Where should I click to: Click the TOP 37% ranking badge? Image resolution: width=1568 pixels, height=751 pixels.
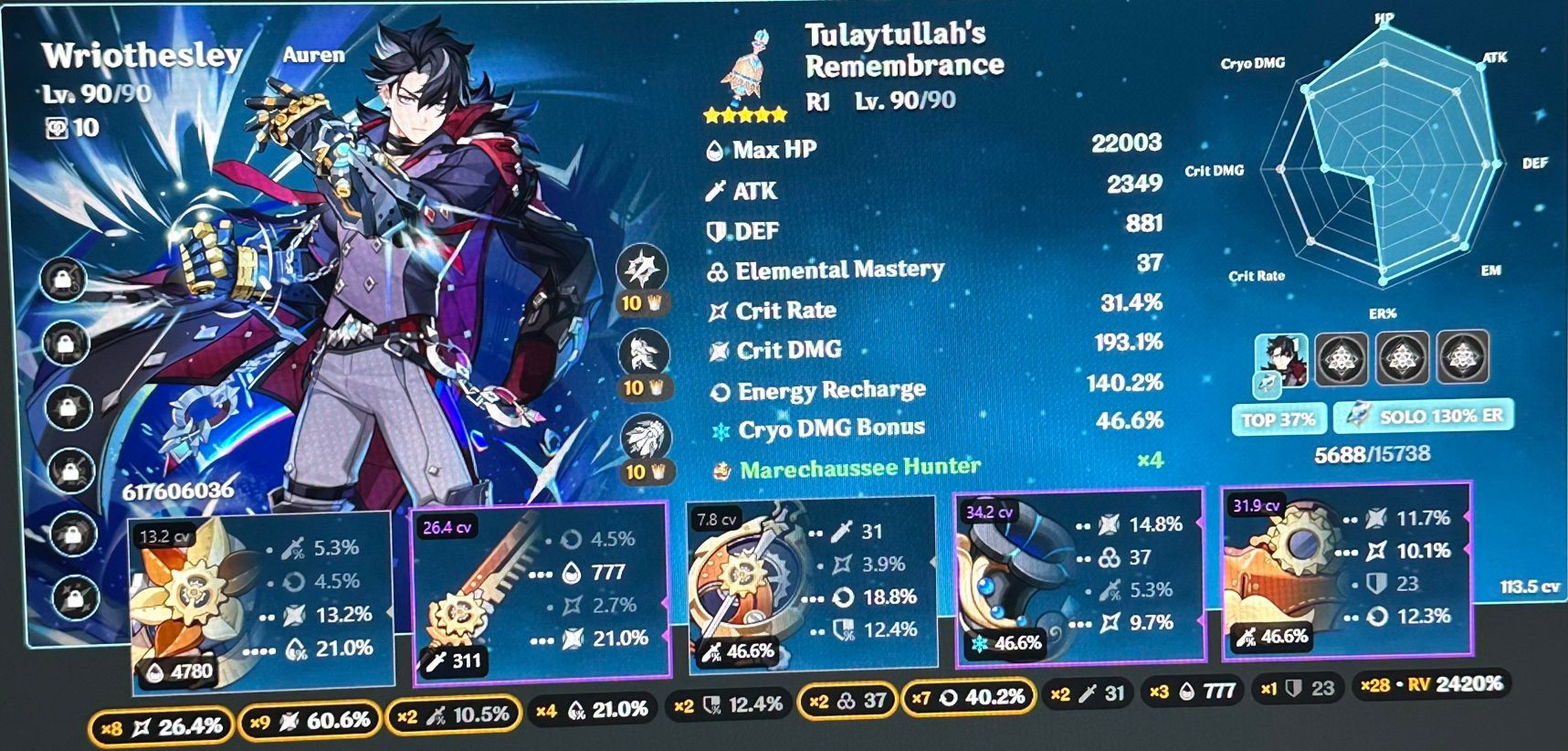(1278, 419)
